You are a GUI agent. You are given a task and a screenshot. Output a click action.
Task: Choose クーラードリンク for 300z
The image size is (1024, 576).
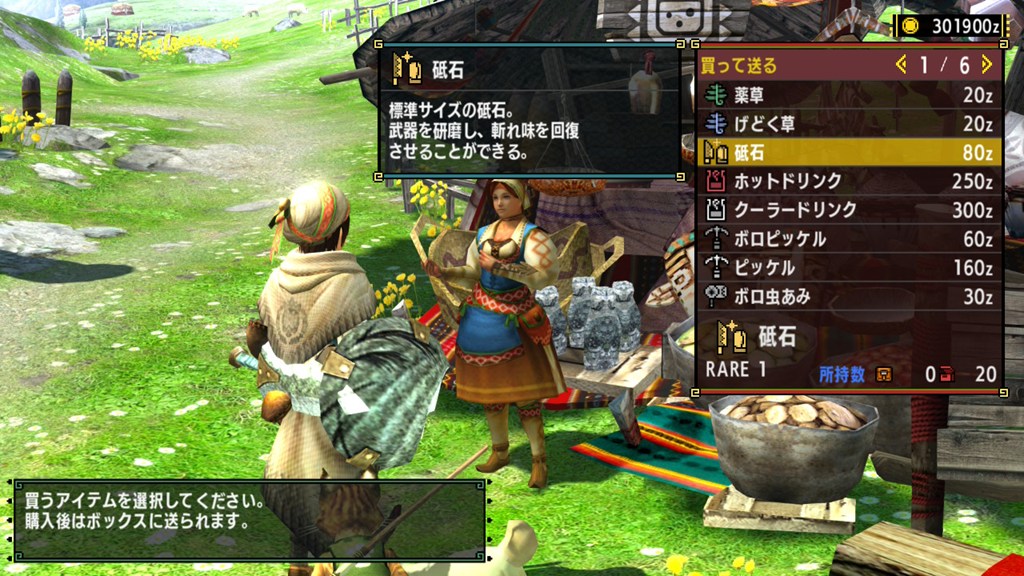[850, 210]
